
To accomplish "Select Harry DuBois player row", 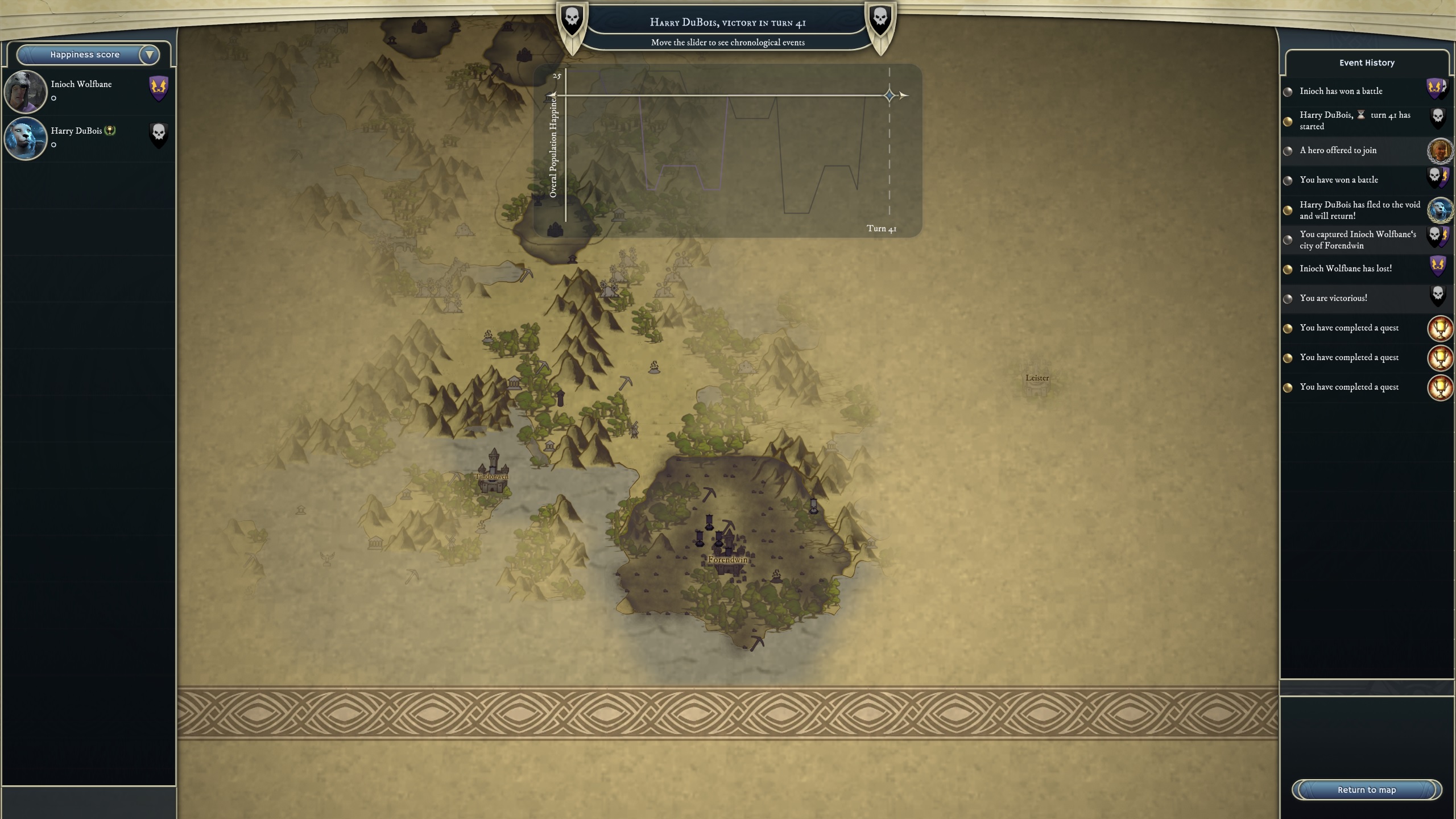I will coord(88,138).
